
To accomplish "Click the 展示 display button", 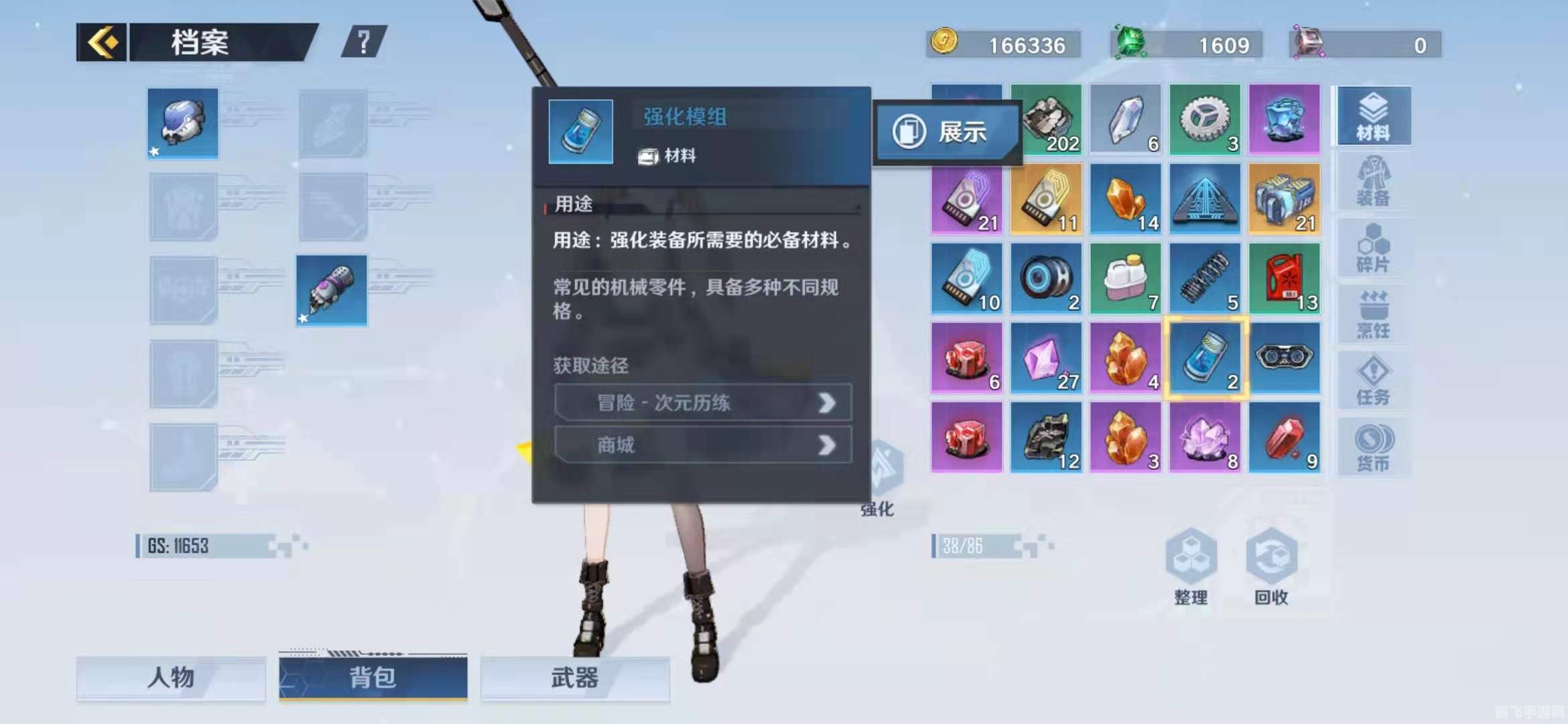I will (x=948, y=132).
